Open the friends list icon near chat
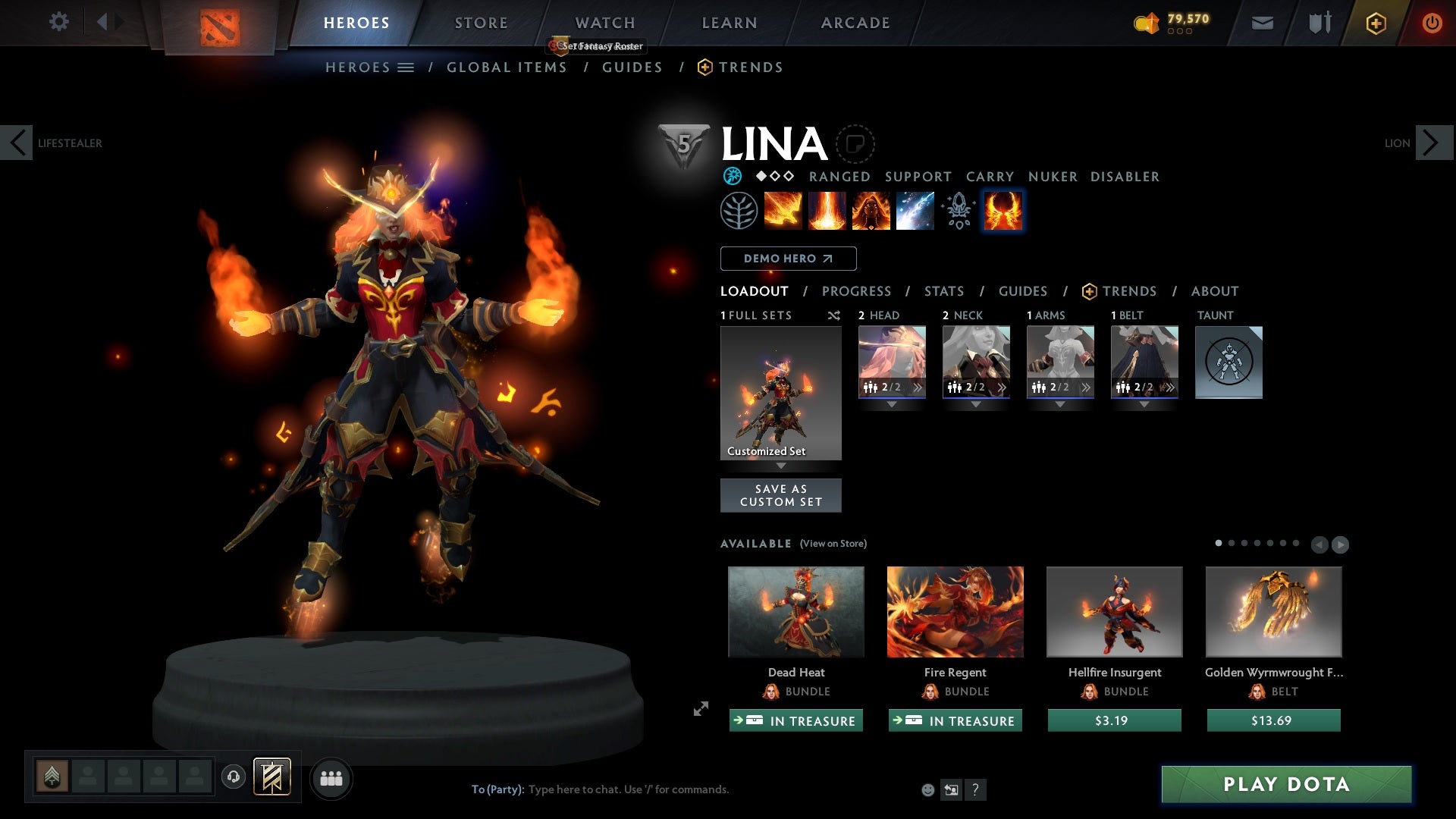Viewport: 1456px width, 819px height. (x=331, y=778)
